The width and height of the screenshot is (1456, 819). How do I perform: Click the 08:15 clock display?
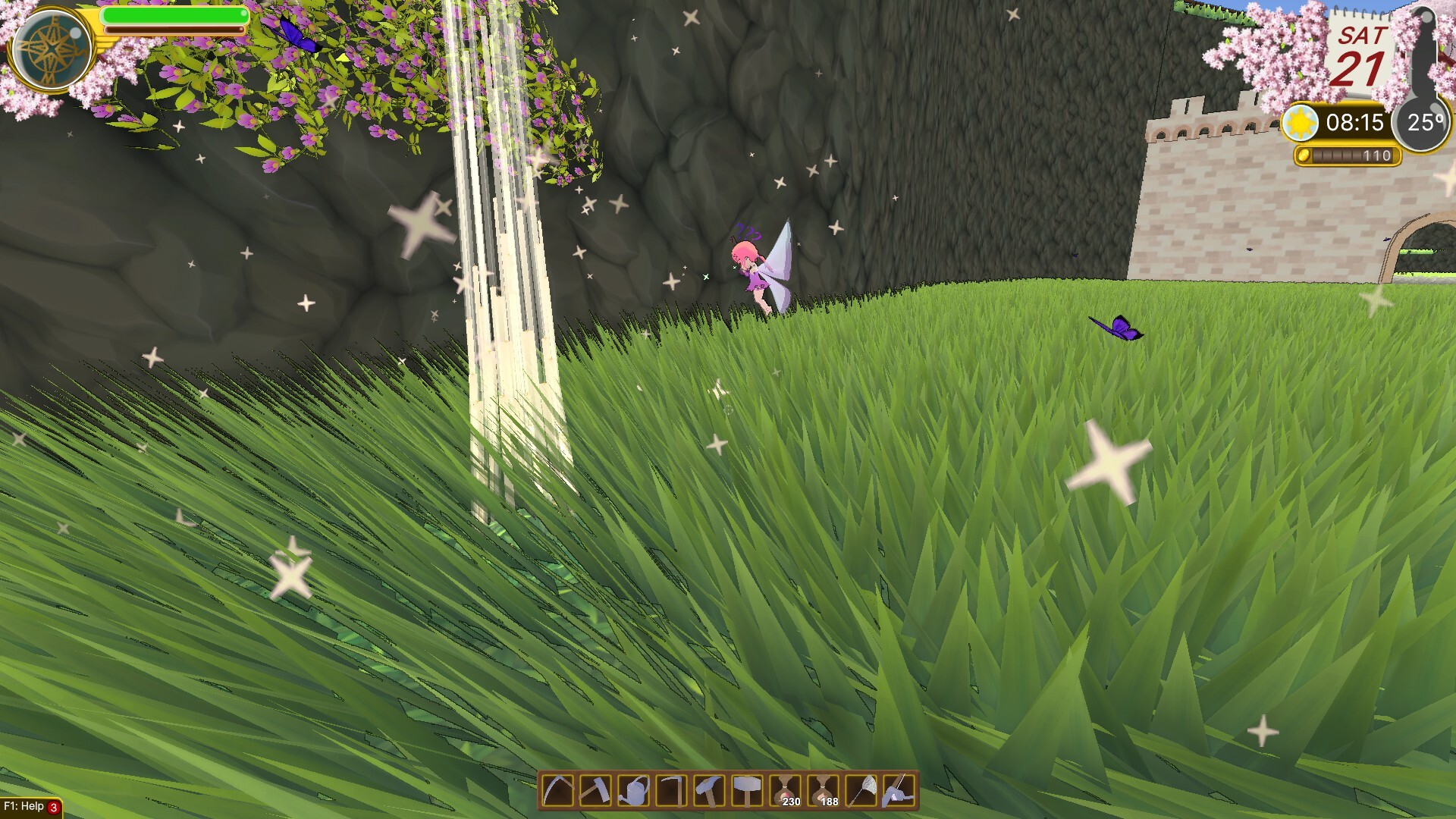1356,123
